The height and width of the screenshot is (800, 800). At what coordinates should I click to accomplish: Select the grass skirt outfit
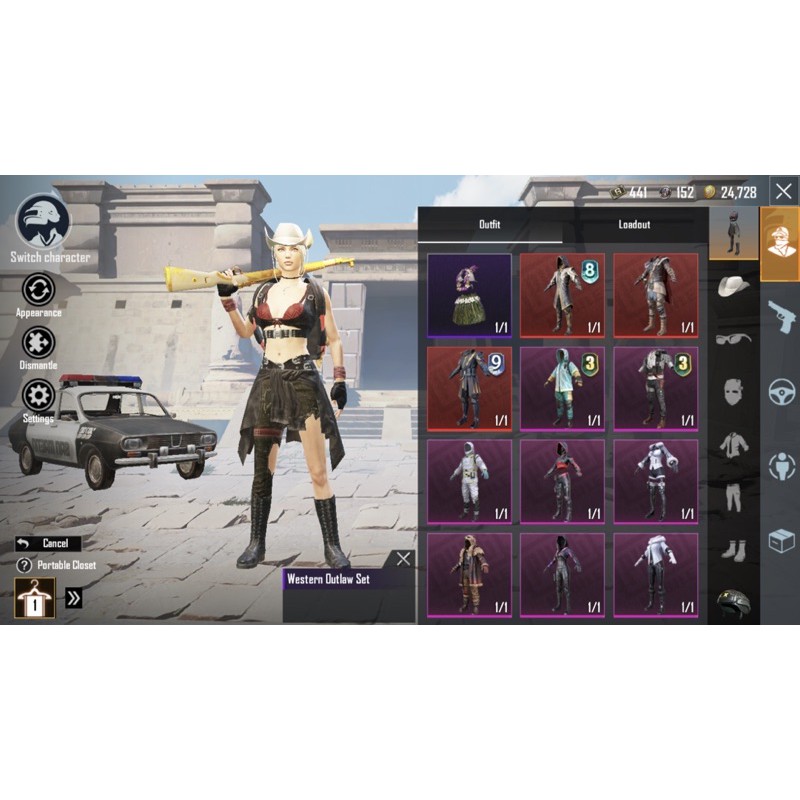(469, 295)
